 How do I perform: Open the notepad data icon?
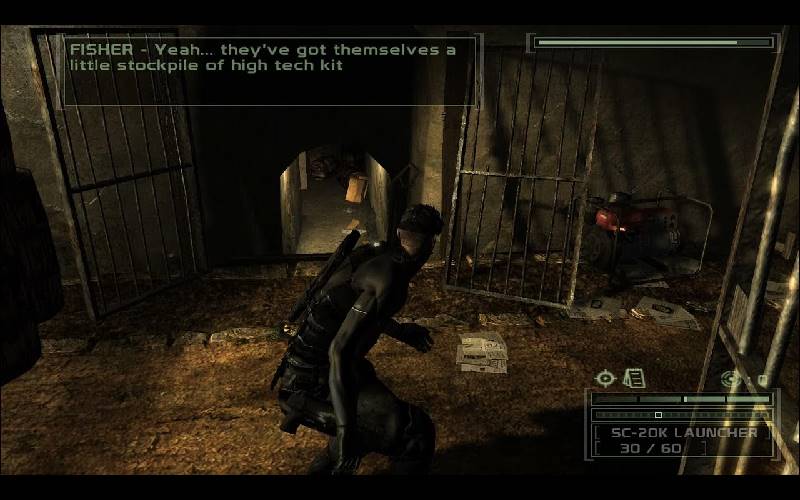pos(633,378)
